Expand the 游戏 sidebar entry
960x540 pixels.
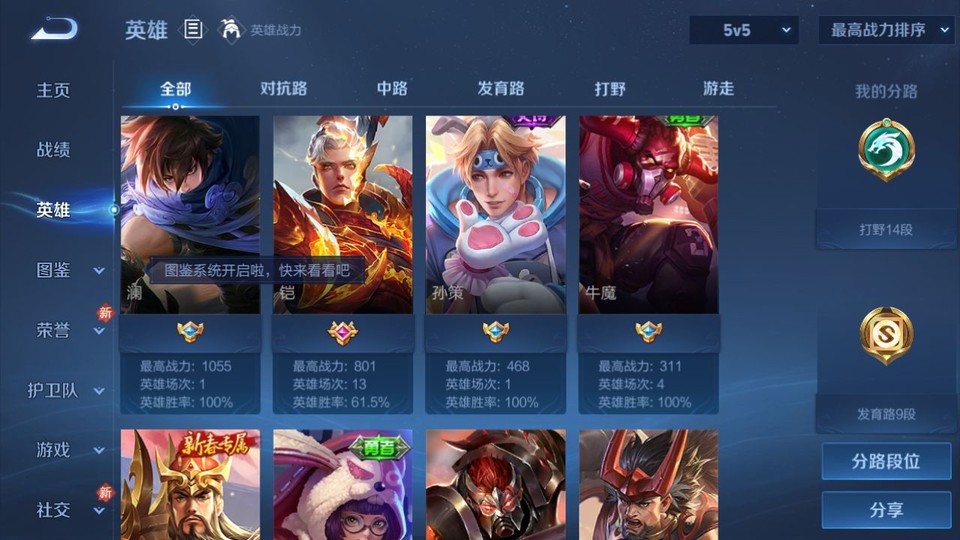tap(68, 450)
